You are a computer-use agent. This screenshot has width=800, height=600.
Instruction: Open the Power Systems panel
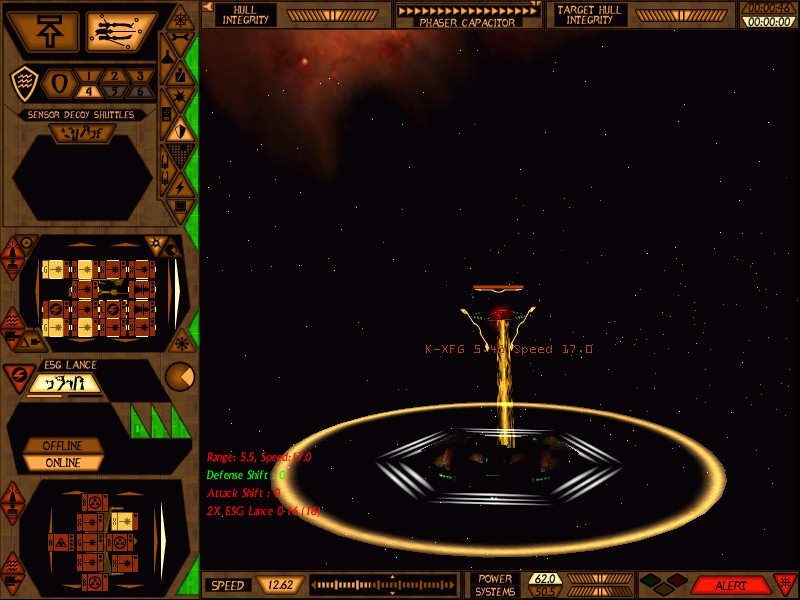tap(494, 585)
